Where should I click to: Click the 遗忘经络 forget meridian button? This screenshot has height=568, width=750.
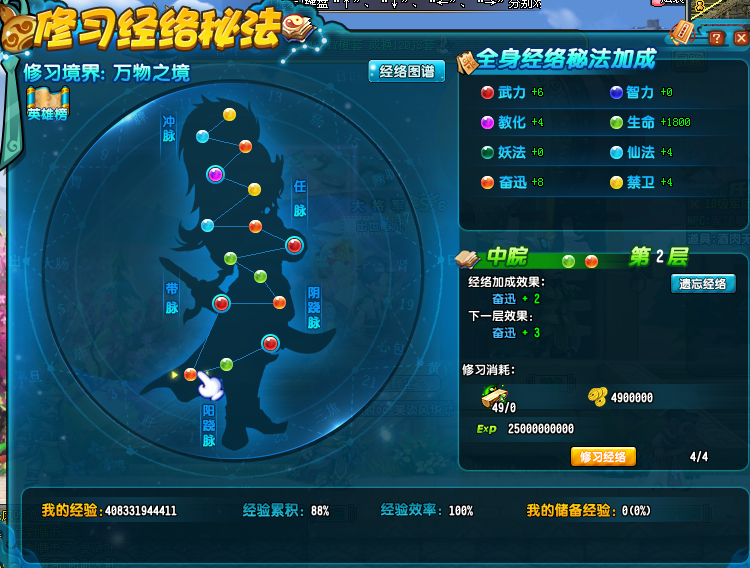click(x=702, y=284)
